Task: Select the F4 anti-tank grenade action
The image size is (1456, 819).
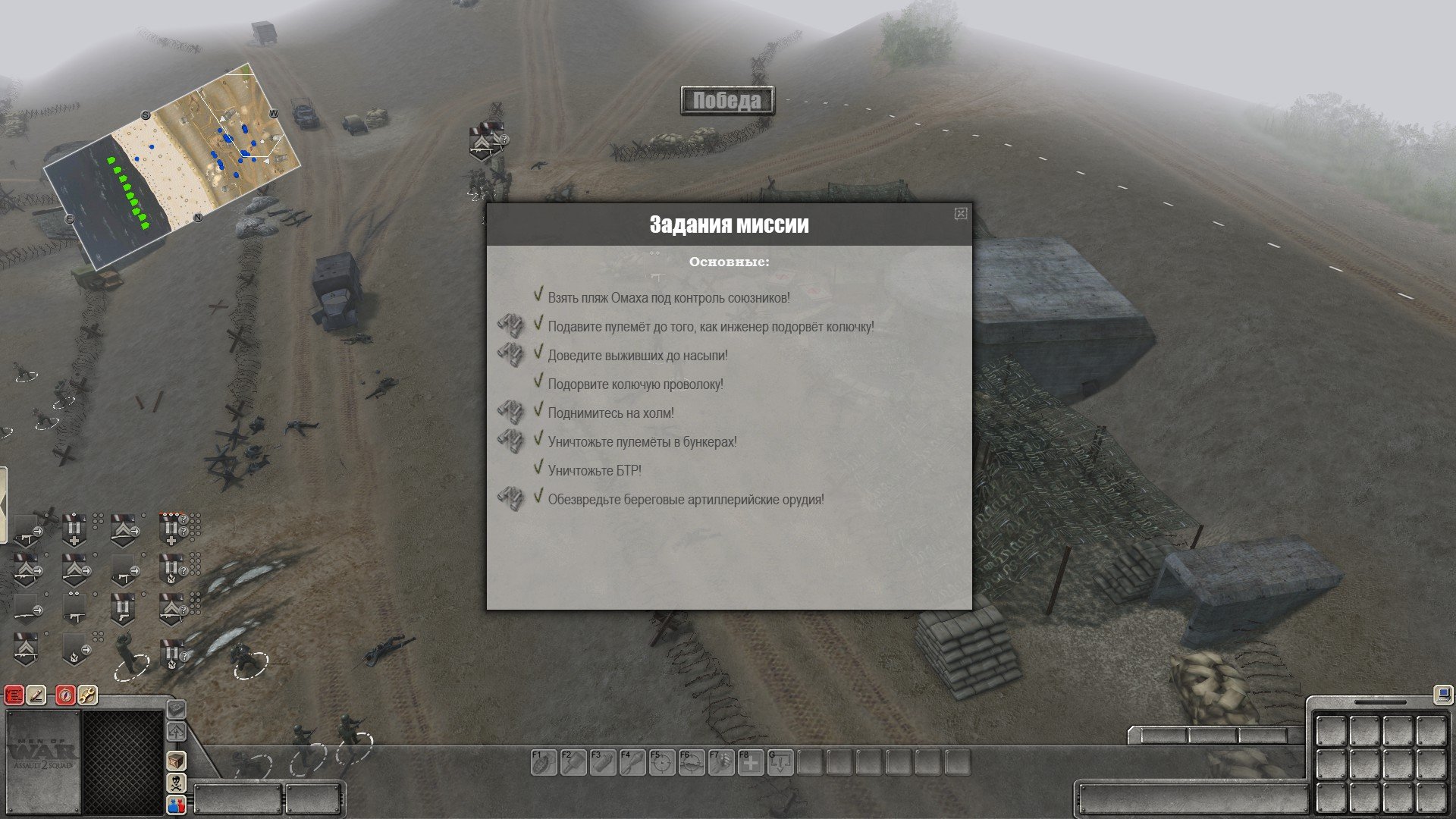Action: pyautogui.click(x=632, y=762)
